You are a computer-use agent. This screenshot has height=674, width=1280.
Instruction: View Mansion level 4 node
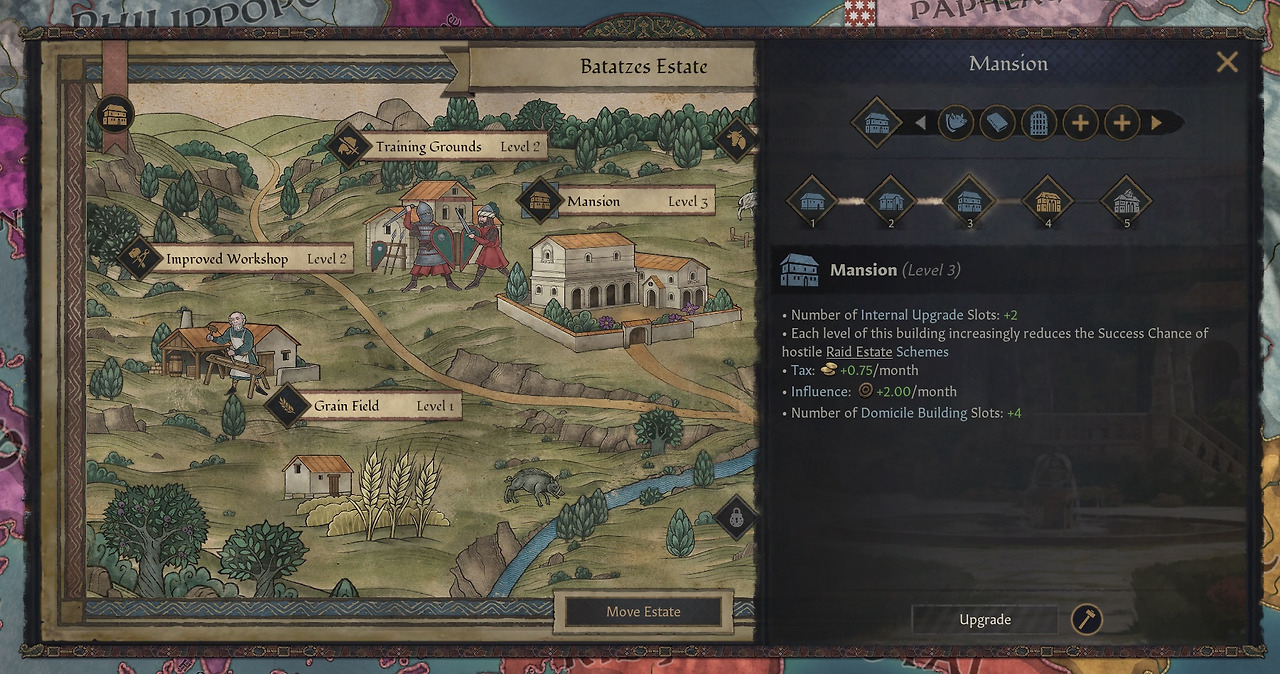click(x=1048, y=200)
